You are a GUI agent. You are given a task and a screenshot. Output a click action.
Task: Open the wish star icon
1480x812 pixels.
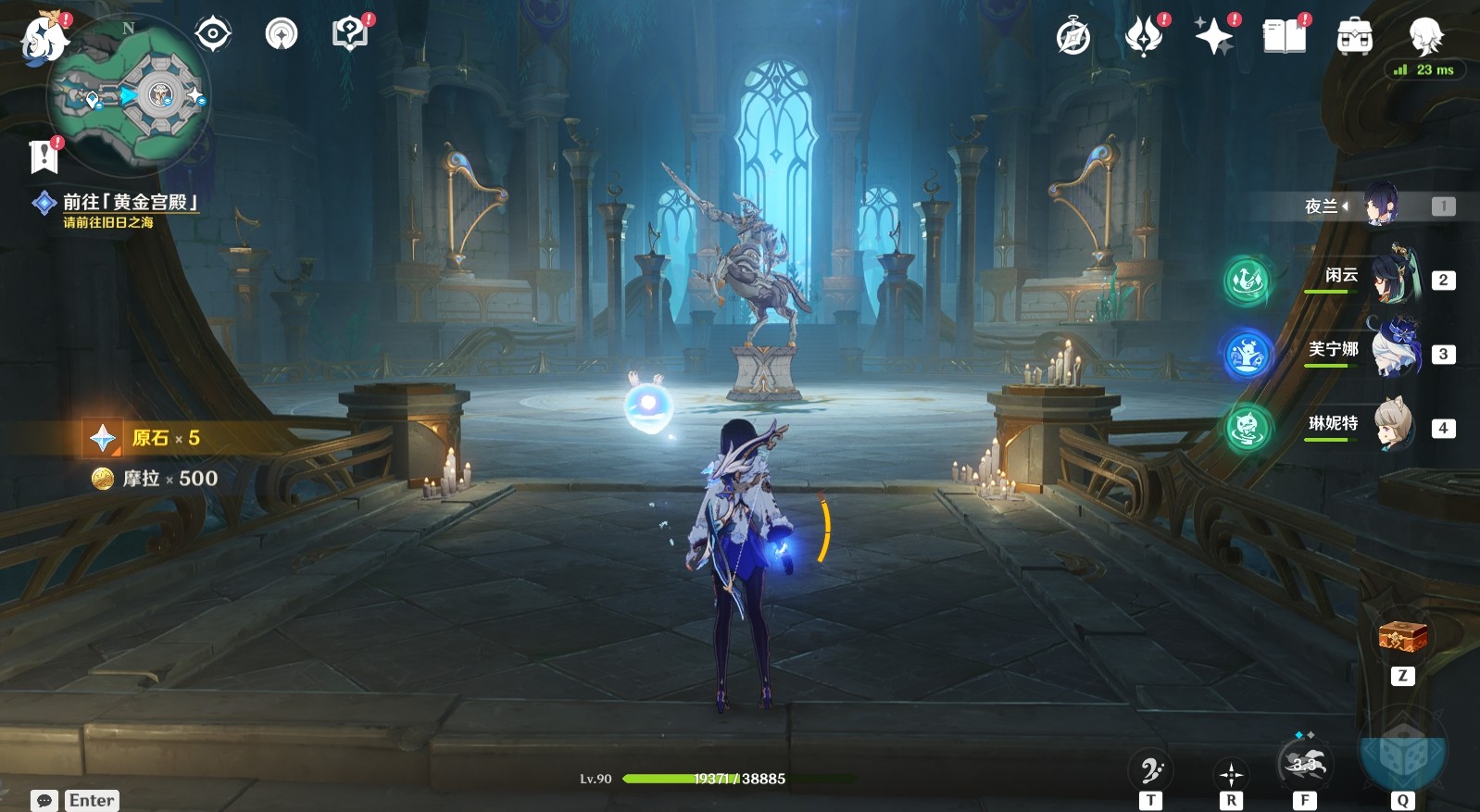[1214, 37]
